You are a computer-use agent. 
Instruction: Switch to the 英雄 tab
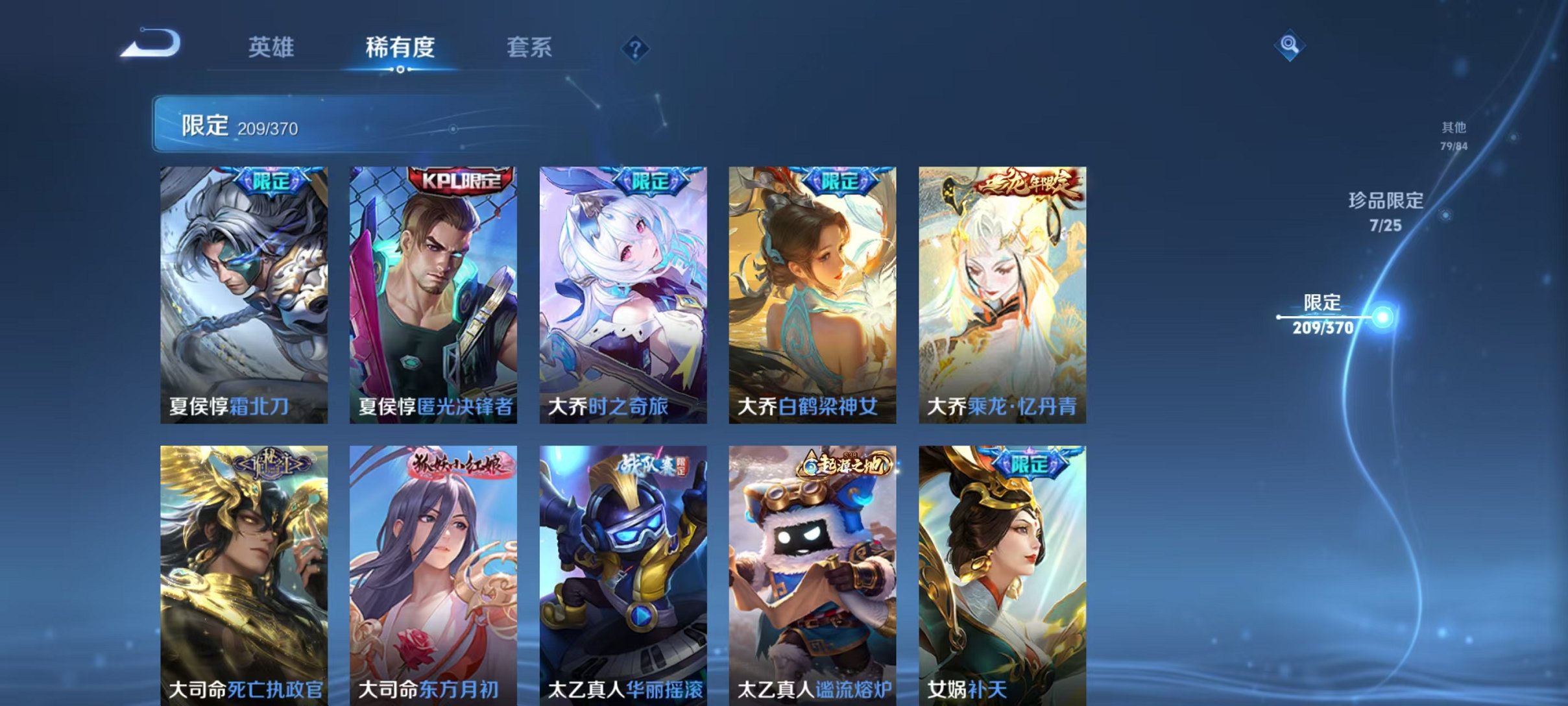point(272,47)
